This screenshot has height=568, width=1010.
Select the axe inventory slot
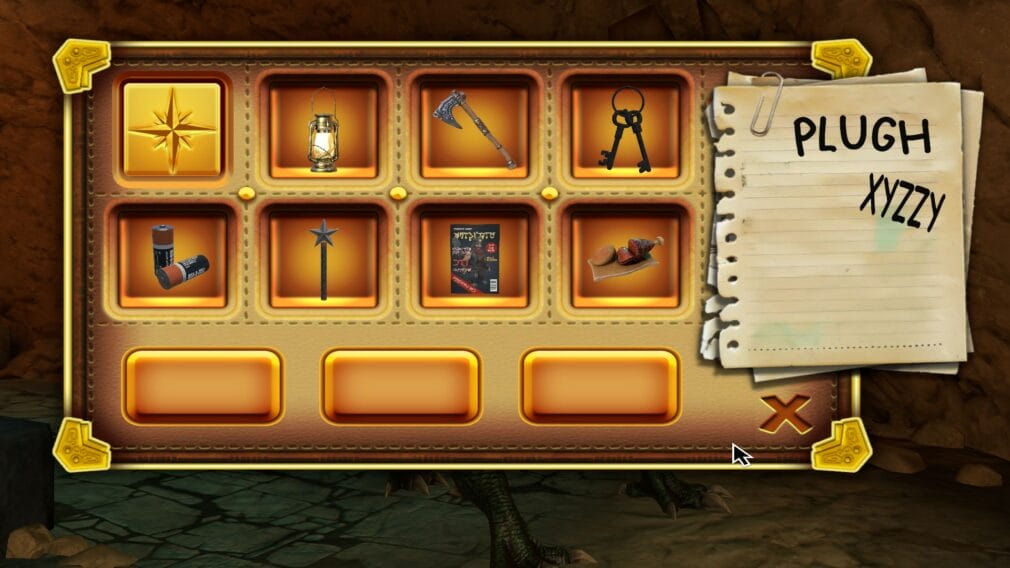click(475, 130)
